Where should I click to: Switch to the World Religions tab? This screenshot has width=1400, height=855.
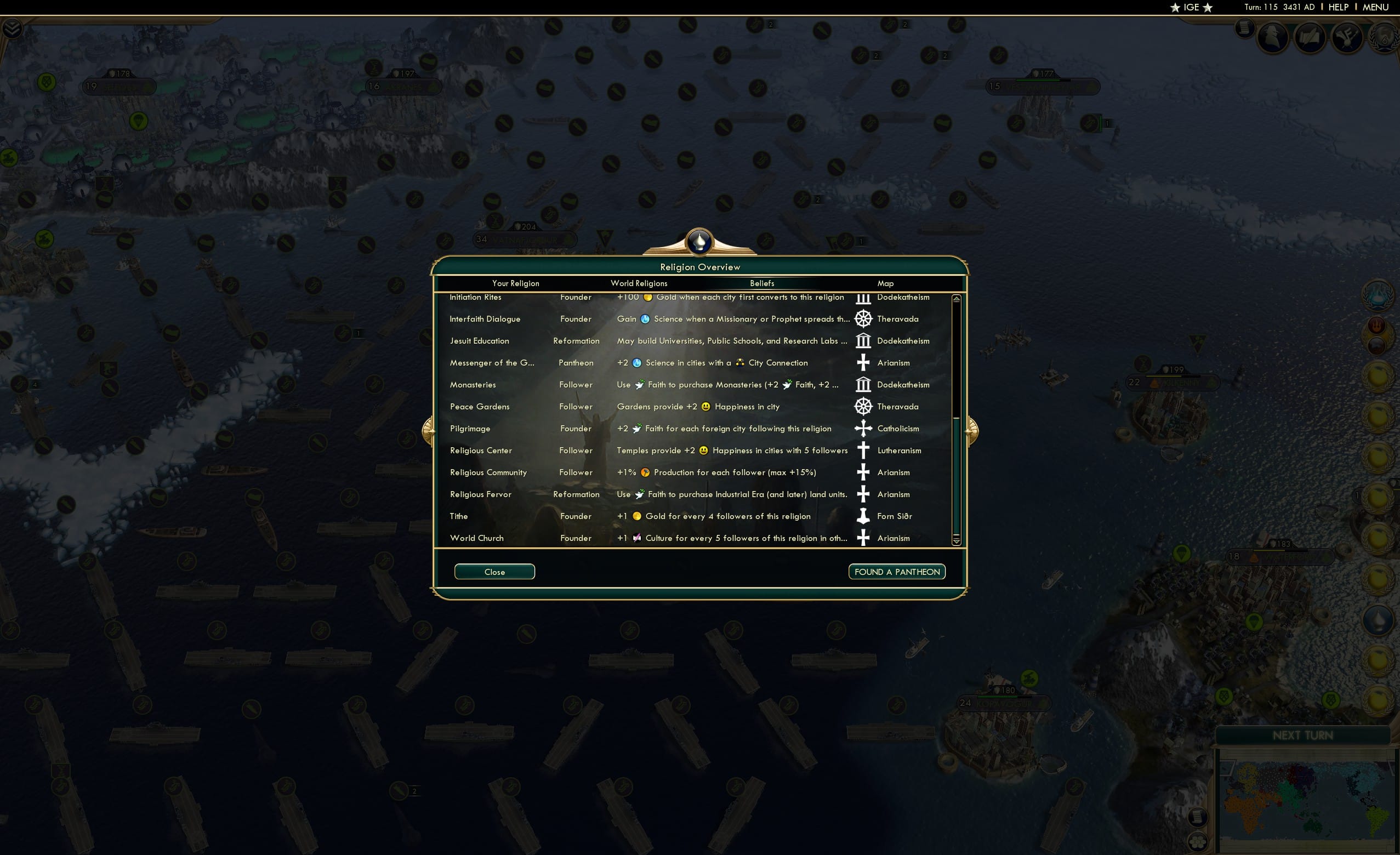click(638, 283)
